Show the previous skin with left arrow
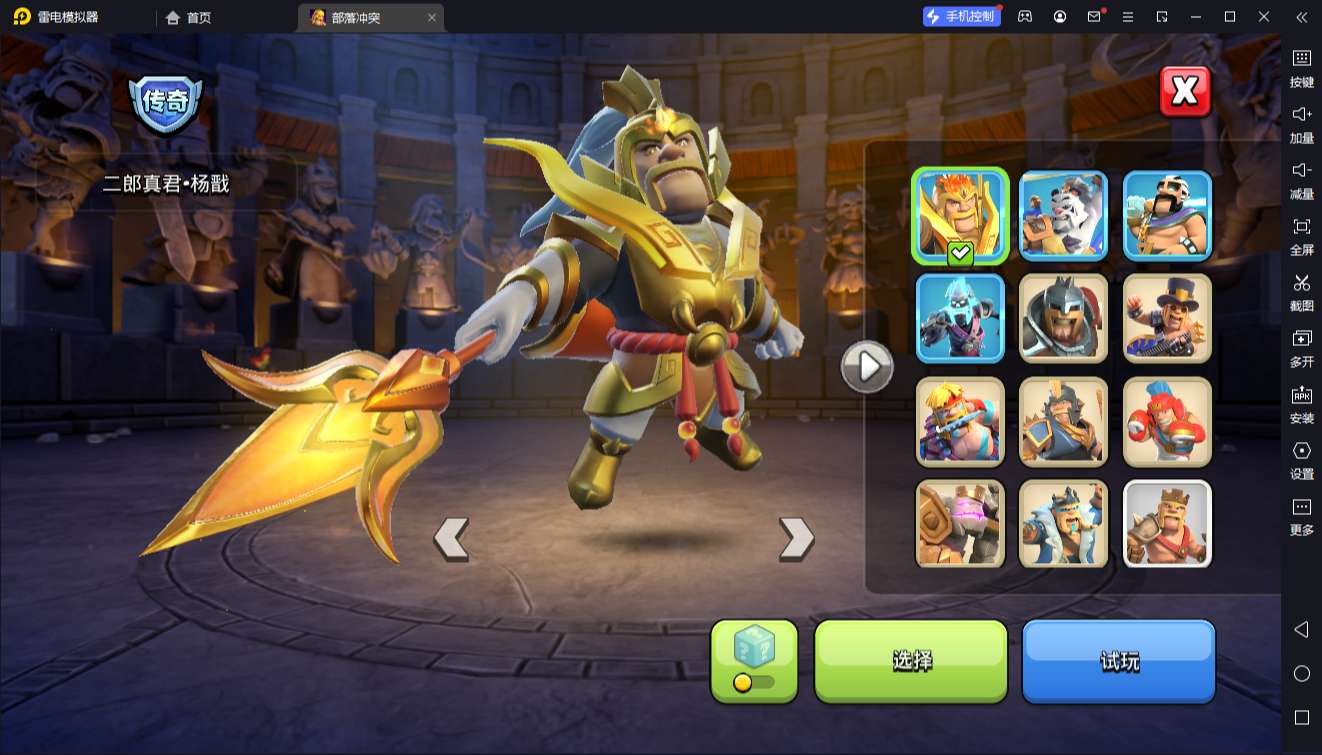This screenshot has width=1322, height=755. click(452, 538)
